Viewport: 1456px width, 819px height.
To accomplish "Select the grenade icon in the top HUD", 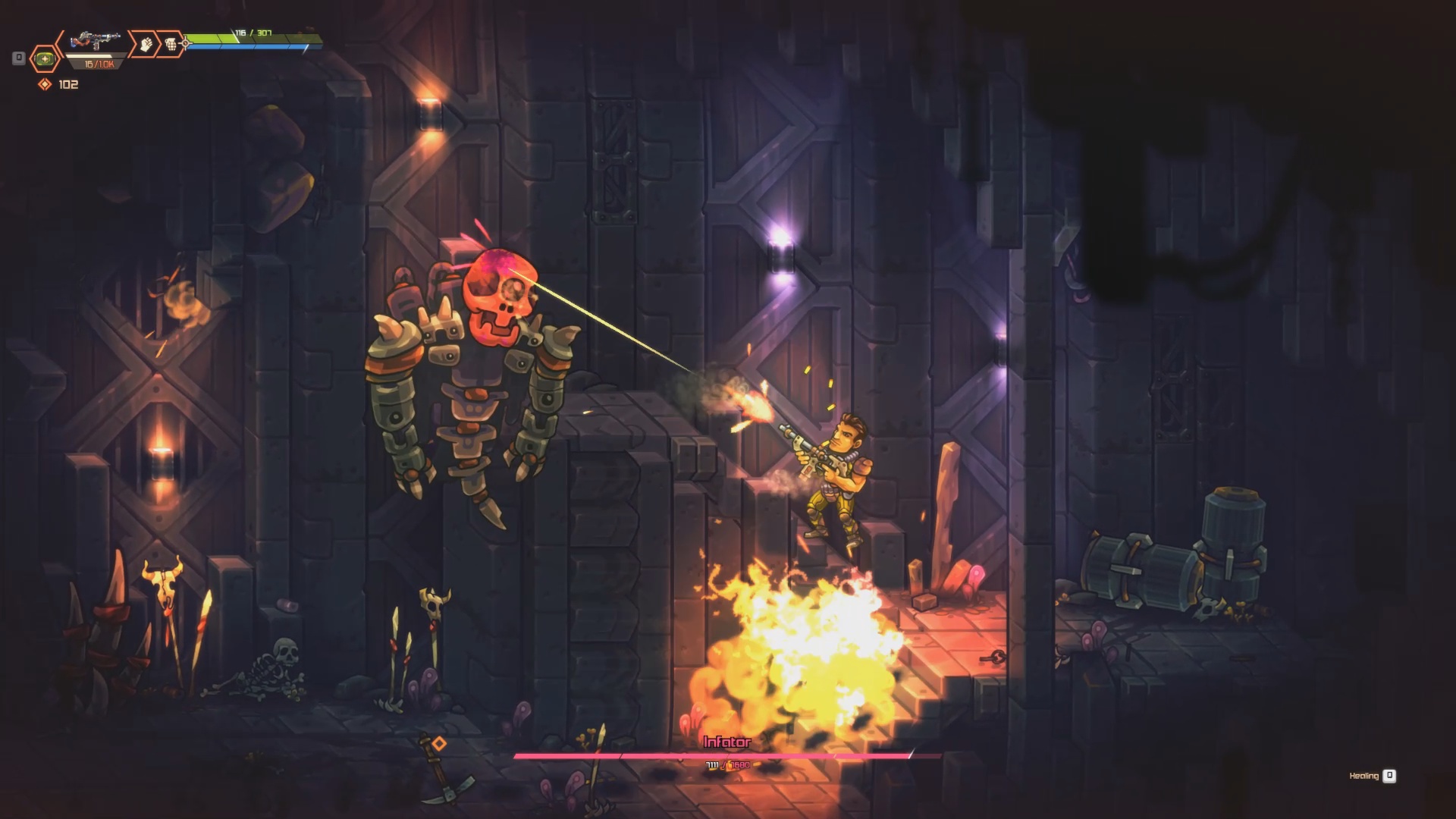I will point(171,43).
